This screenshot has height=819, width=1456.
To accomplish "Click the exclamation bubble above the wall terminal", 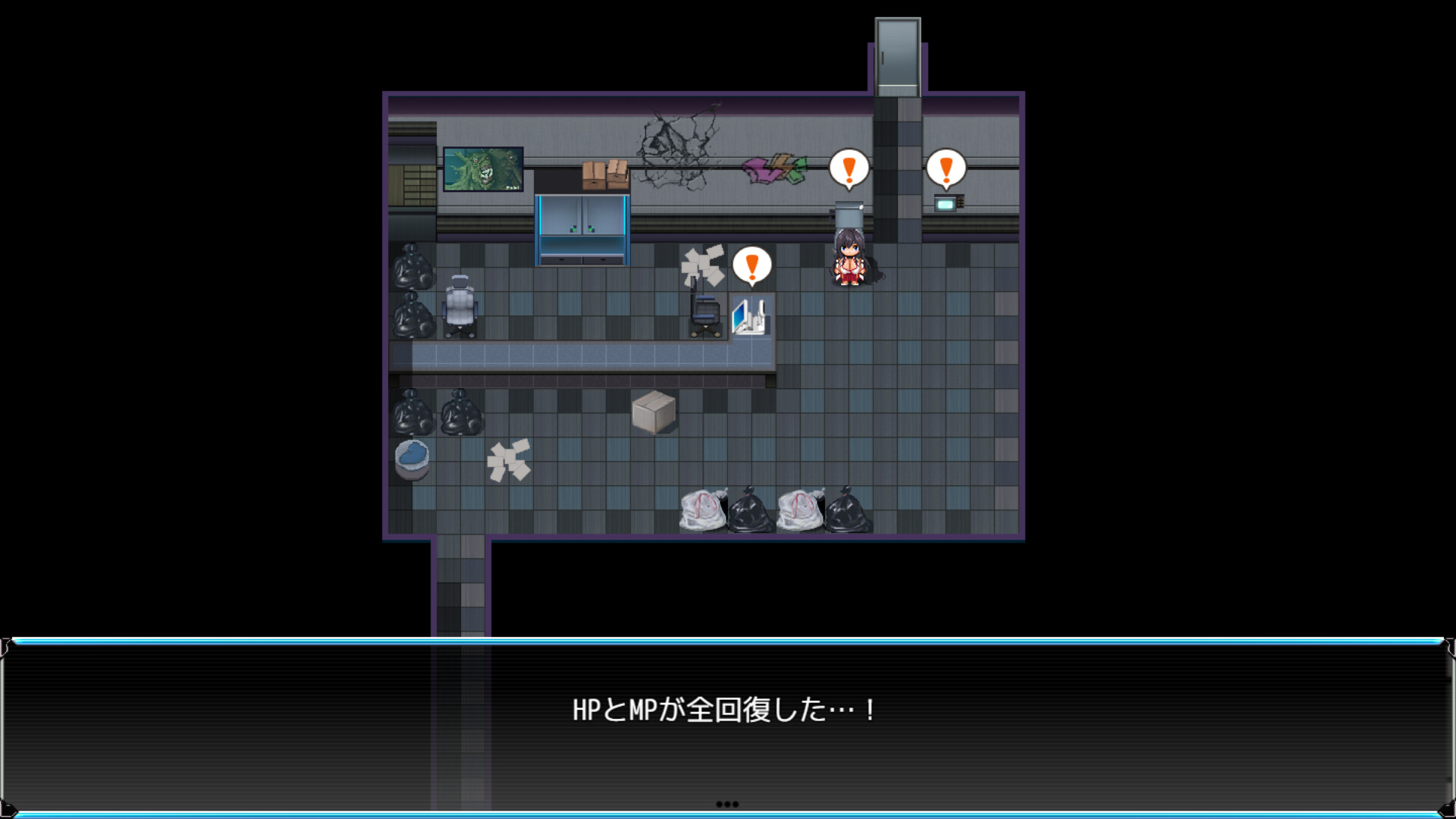I will (945, 168).
